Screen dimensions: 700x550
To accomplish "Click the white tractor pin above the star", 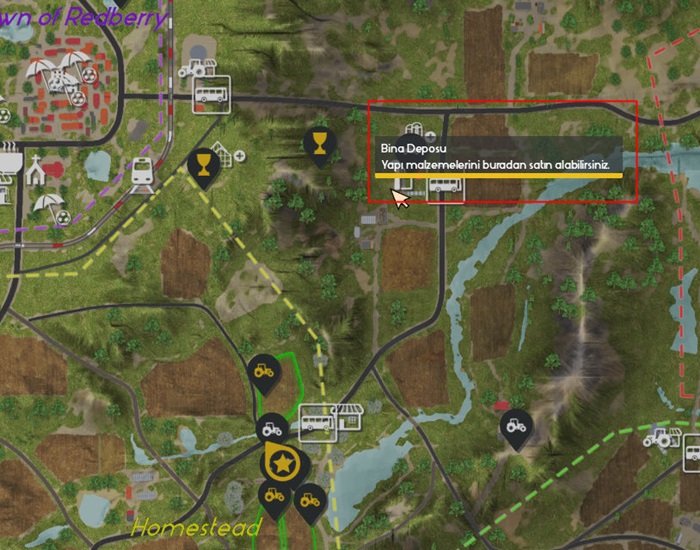I will coord(270,429).
